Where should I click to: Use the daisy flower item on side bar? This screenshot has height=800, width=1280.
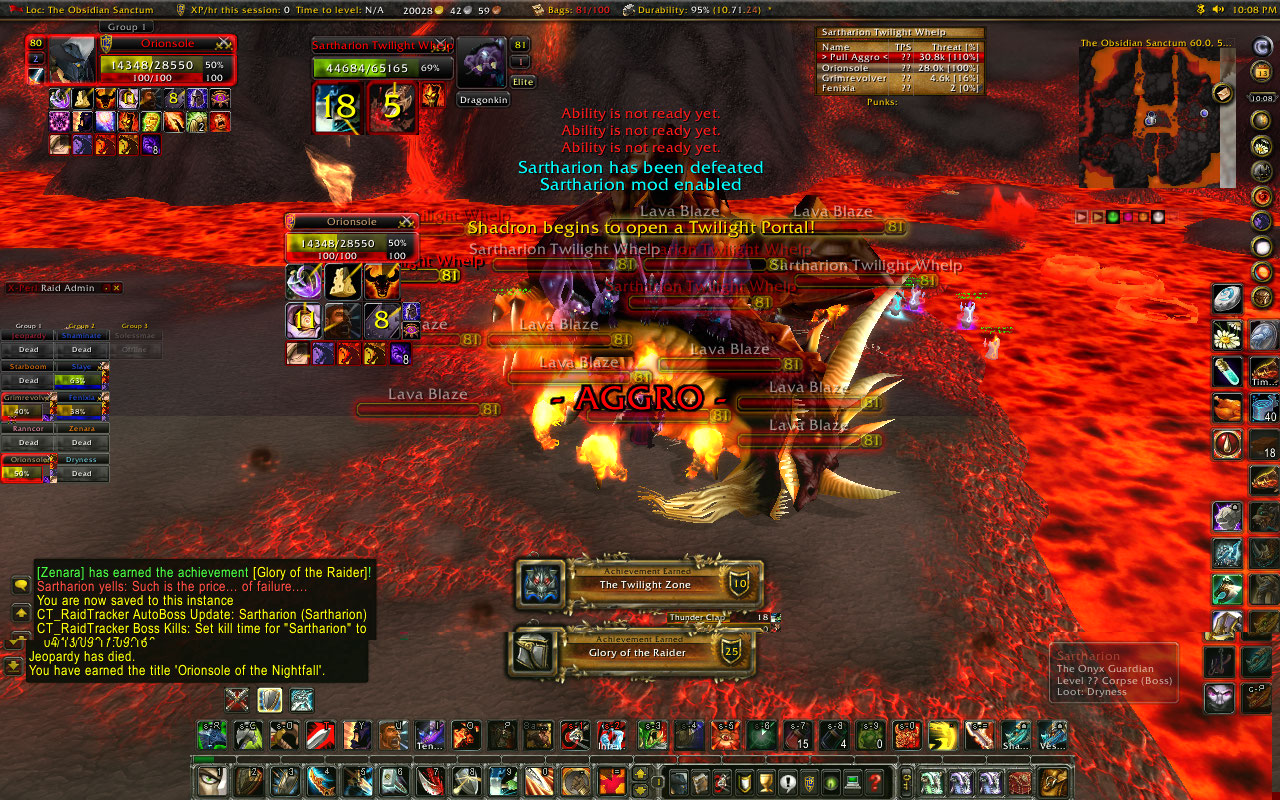click(1227, 334)
